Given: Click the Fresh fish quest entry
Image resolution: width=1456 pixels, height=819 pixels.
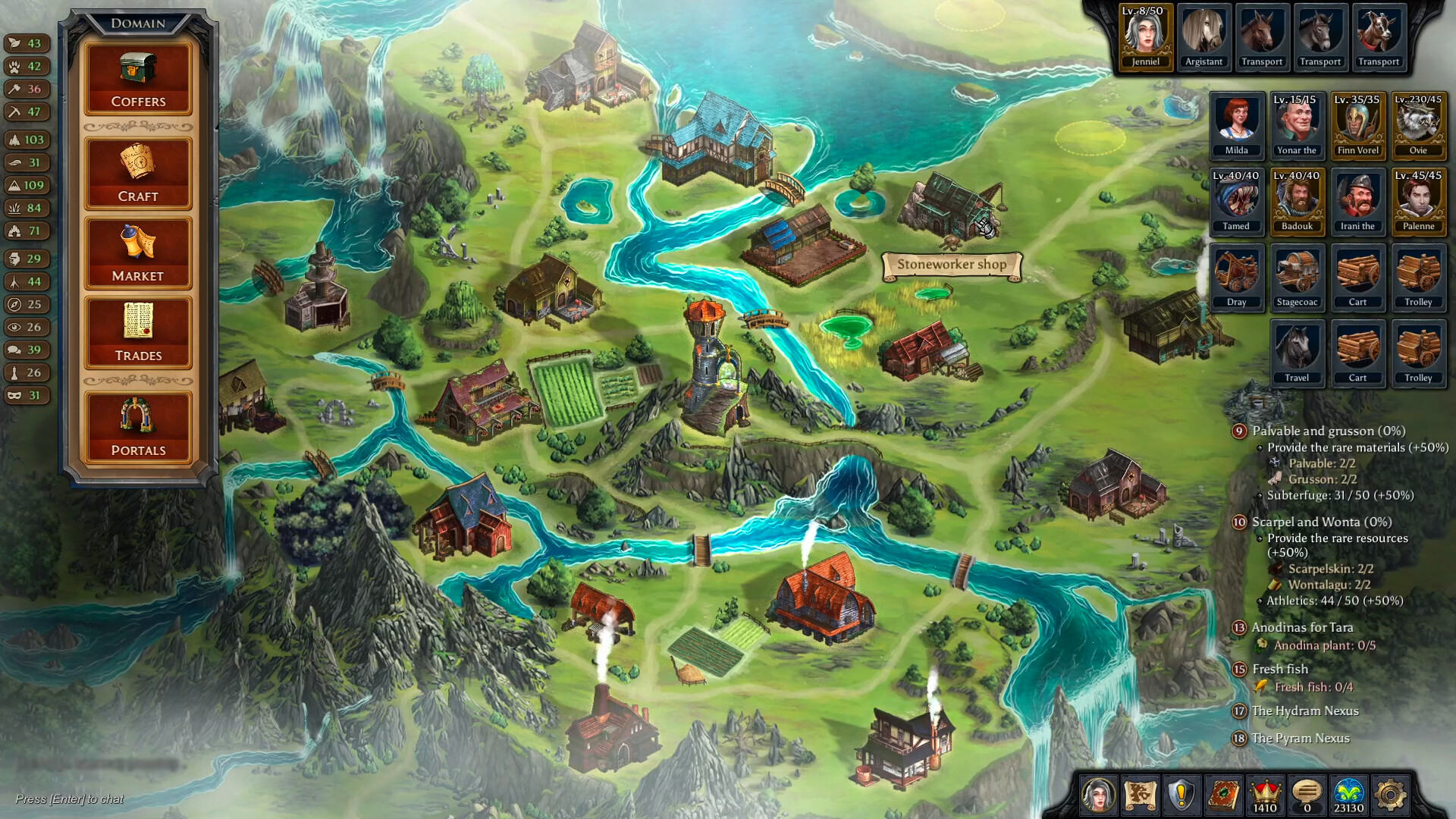Looking at the screenshot, I should point(1279,669).
